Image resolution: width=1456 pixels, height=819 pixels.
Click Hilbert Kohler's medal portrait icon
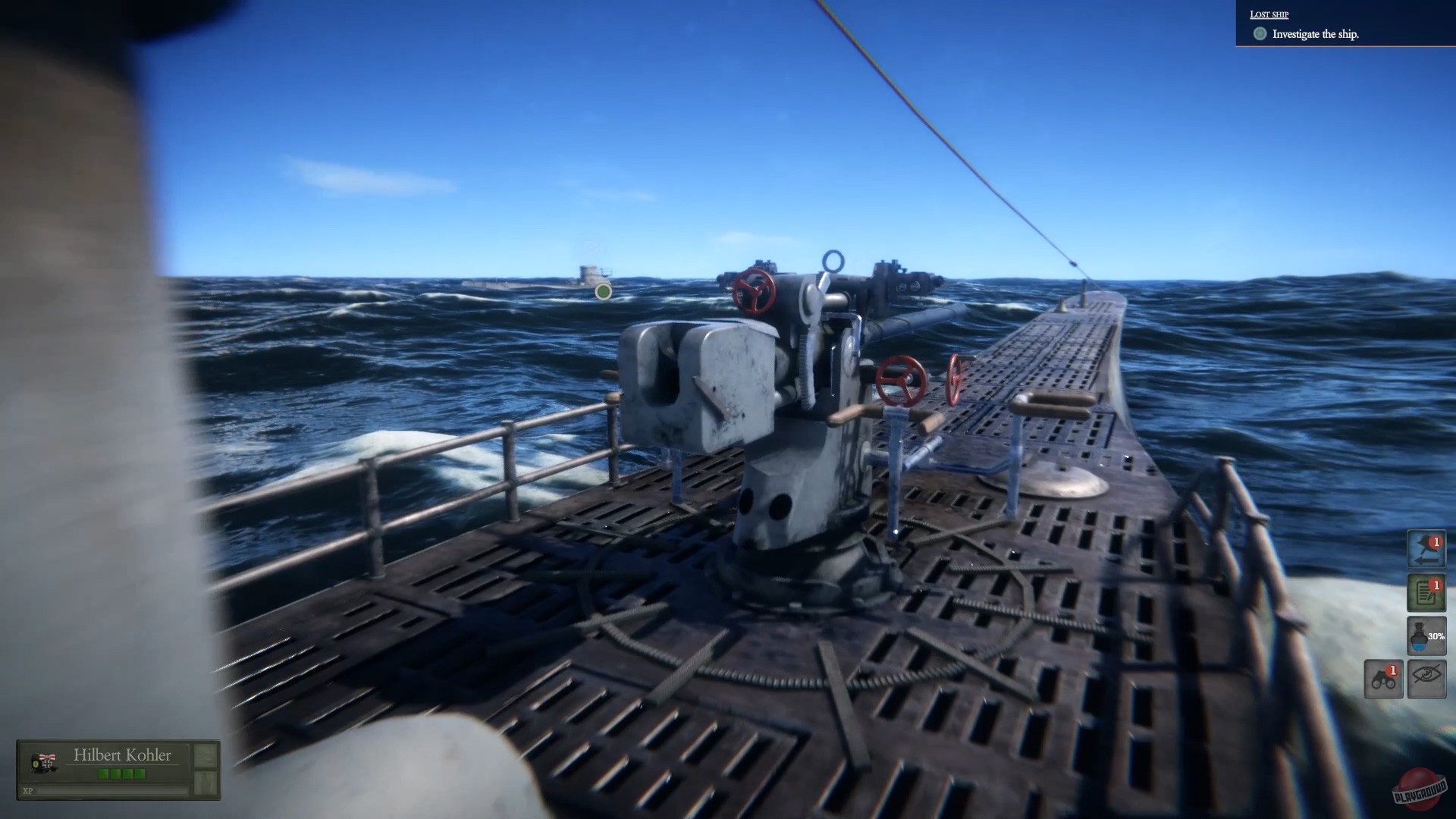[x=44, y=762]
